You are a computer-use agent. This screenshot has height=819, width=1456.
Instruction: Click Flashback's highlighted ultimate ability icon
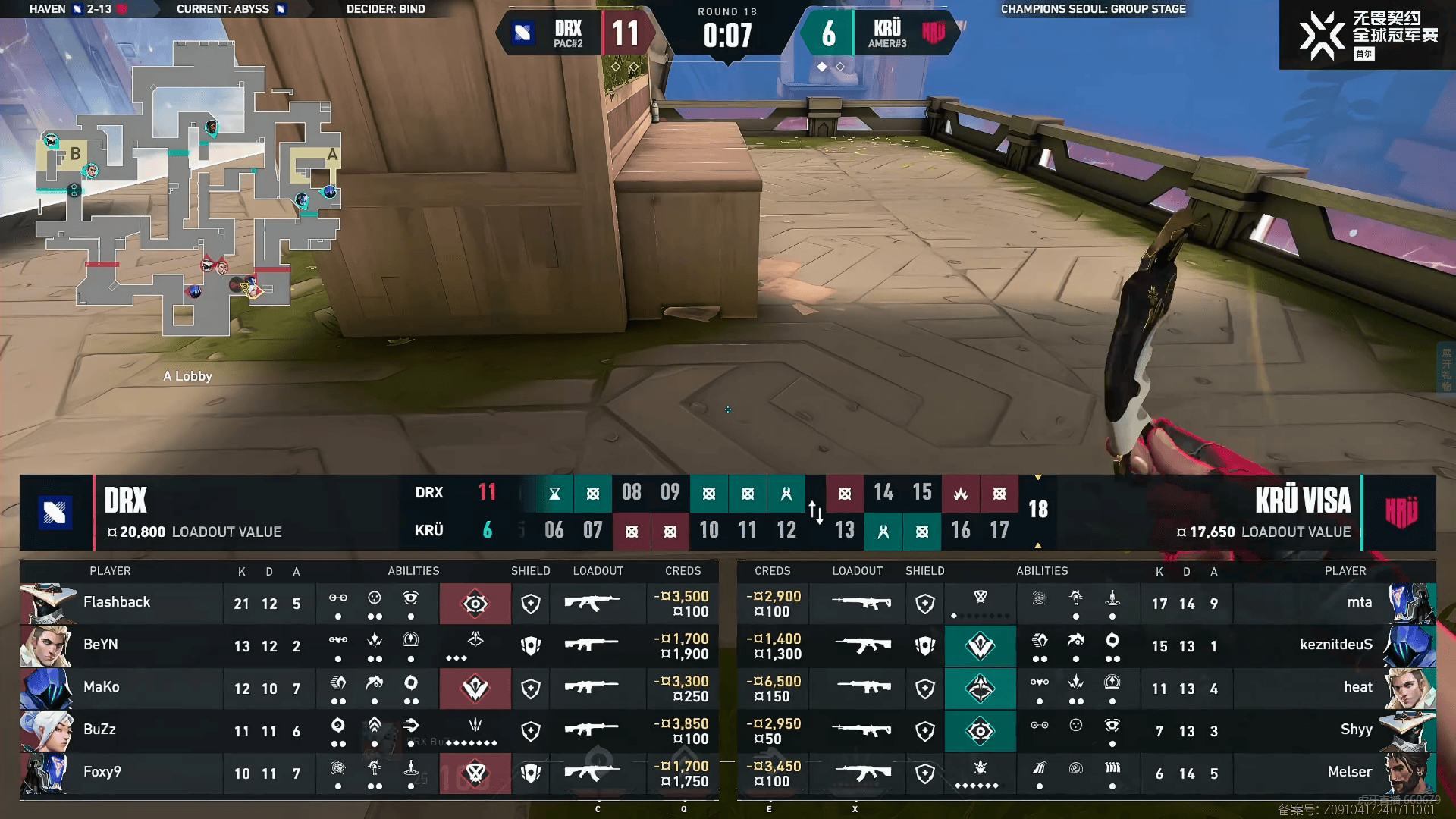coord(475,604)
